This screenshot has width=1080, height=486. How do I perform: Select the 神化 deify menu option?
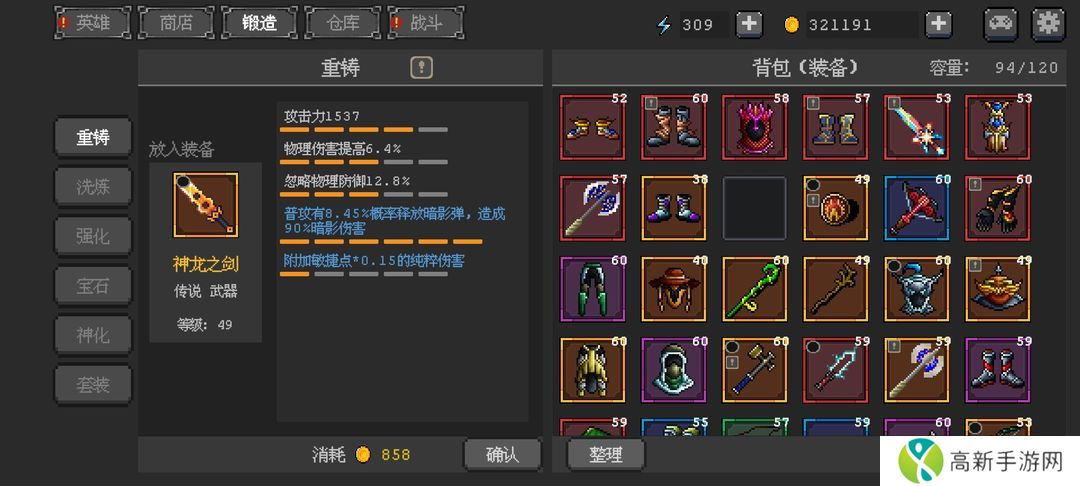pos(93,334)
